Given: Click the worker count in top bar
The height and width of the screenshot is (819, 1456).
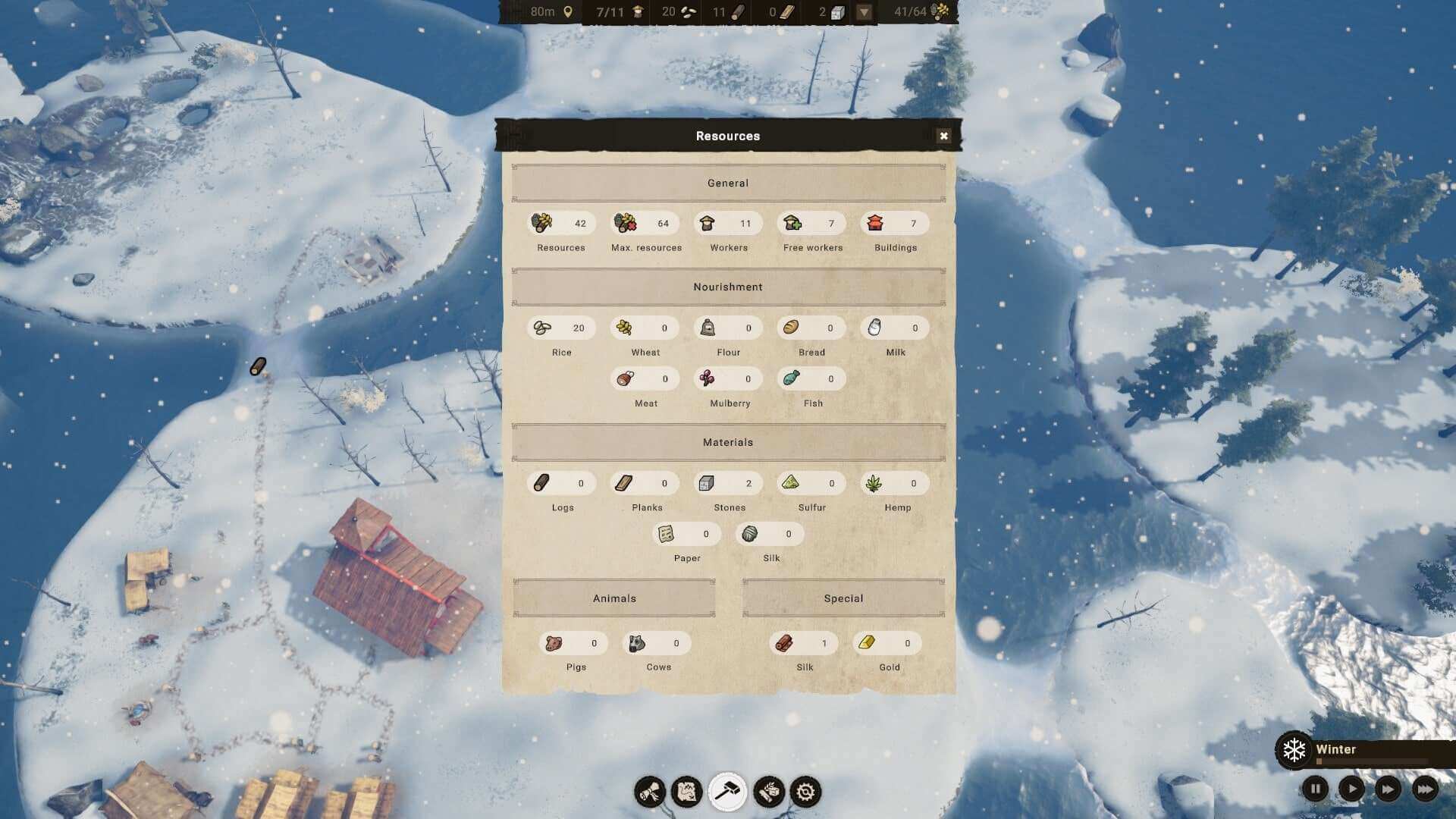Looking at the screenshot, I should (x=620, y=12).
